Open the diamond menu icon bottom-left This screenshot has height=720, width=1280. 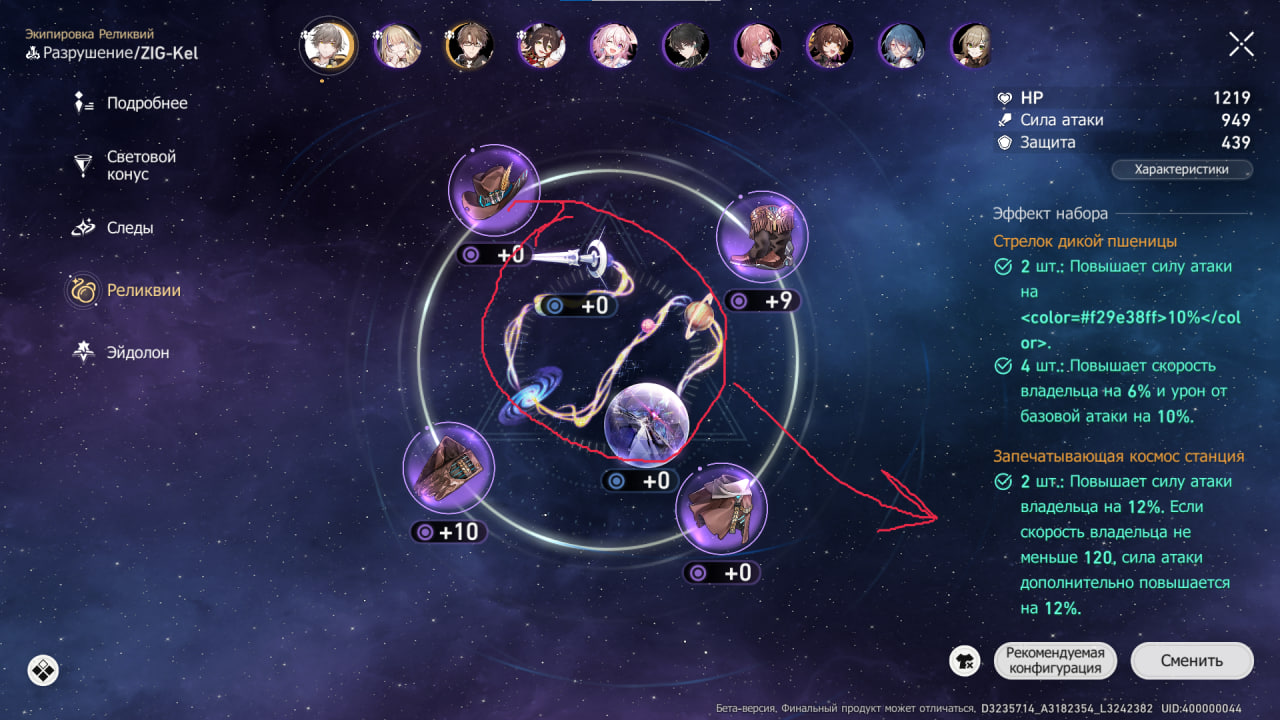point(43,669)
